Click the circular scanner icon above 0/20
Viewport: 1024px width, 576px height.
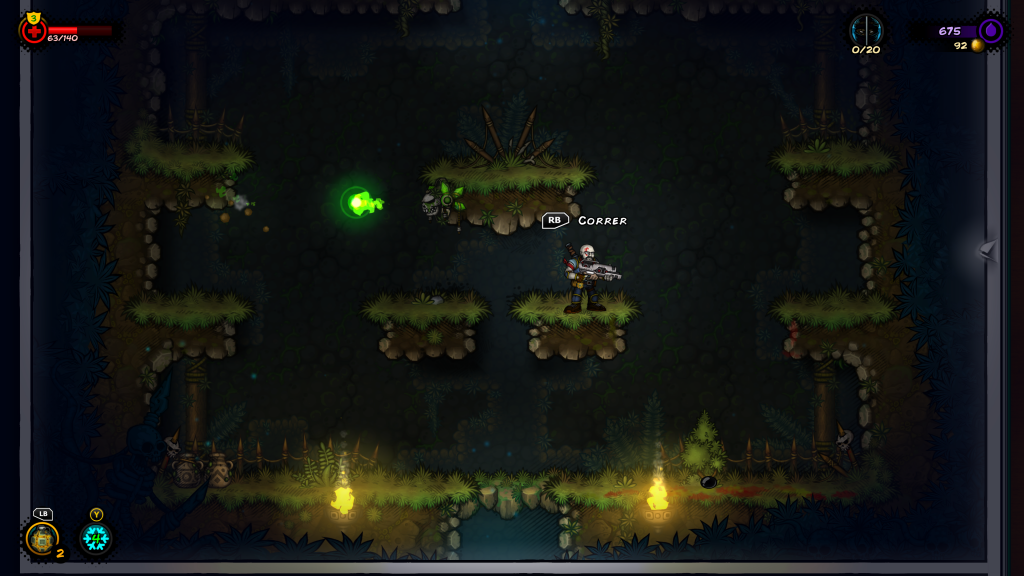tap(866, 28)
